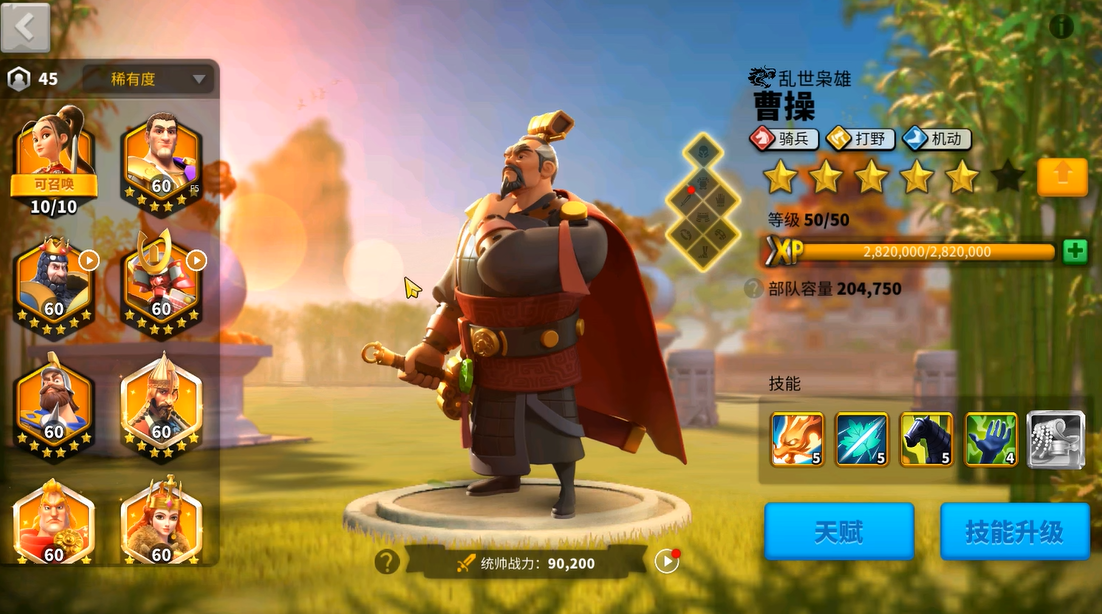
Task: Show help for 部队容量 troop capacity
Action: tap(753, 289)
